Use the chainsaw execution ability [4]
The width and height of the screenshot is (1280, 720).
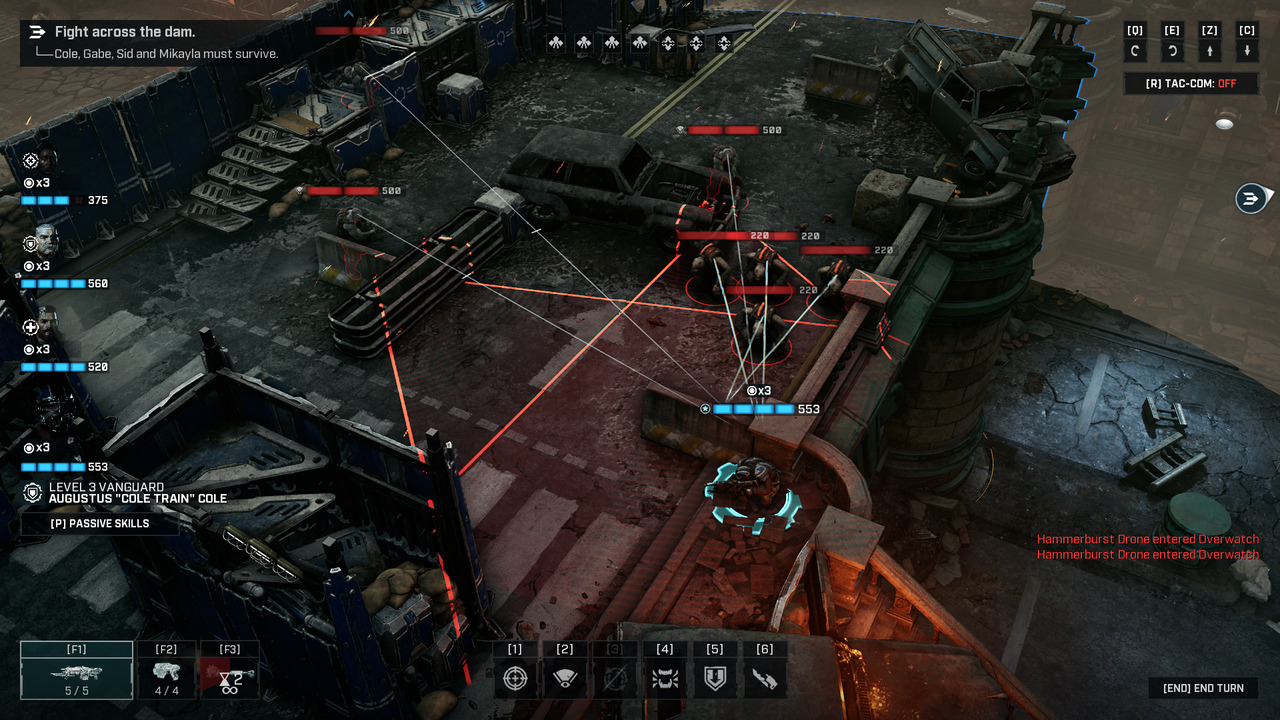(665, 677)
